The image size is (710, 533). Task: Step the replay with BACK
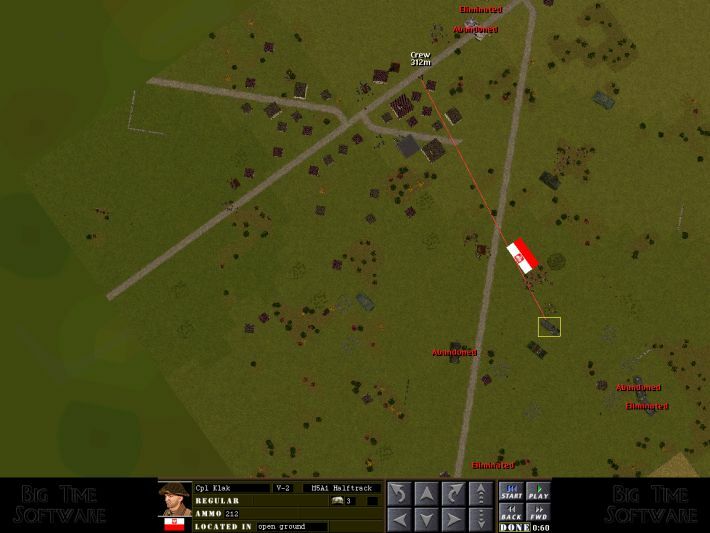coord(511,513)
